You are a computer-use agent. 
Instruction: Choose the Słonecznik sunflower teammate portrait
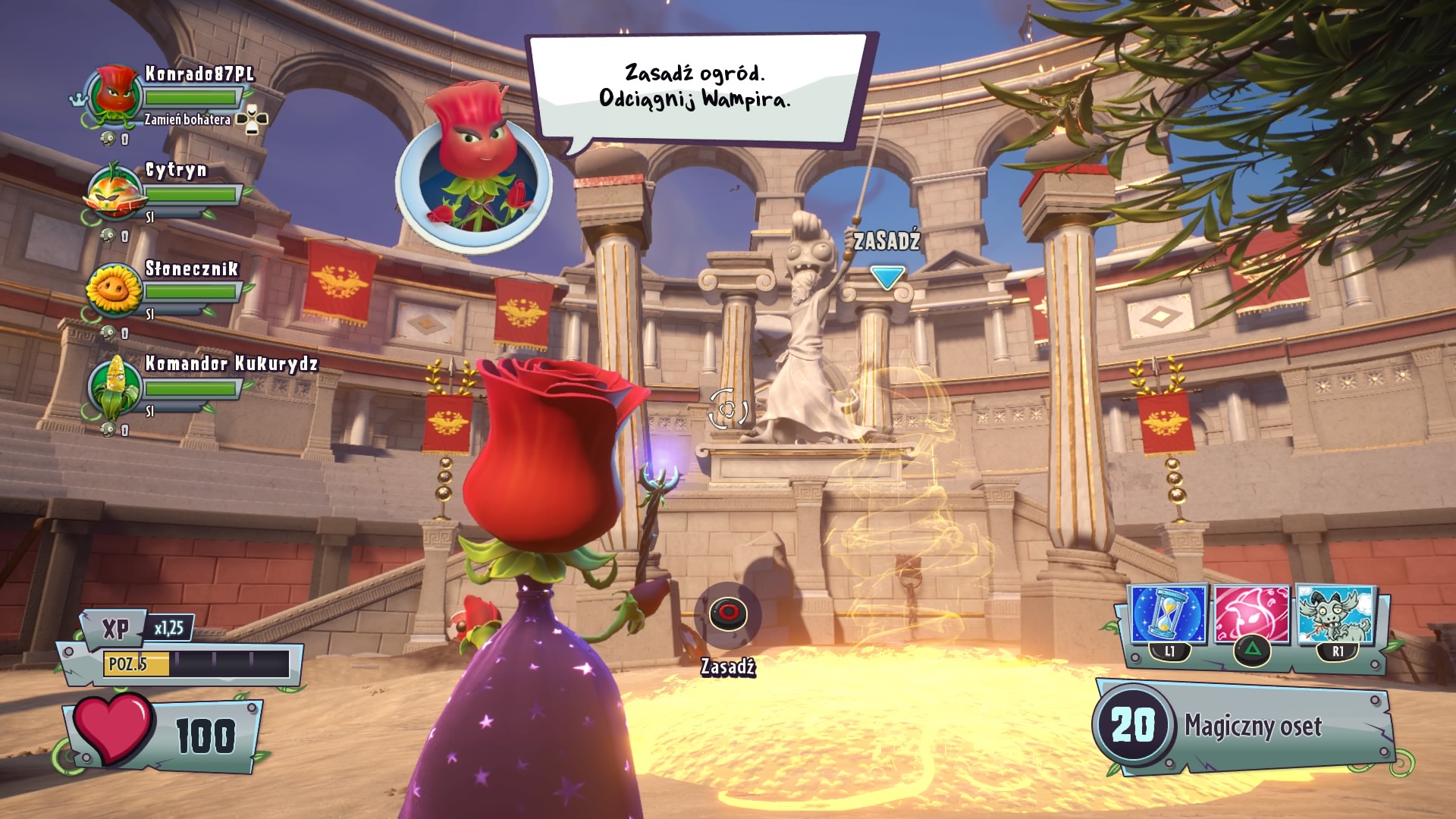pyautogui.click(x=114, y=289)
